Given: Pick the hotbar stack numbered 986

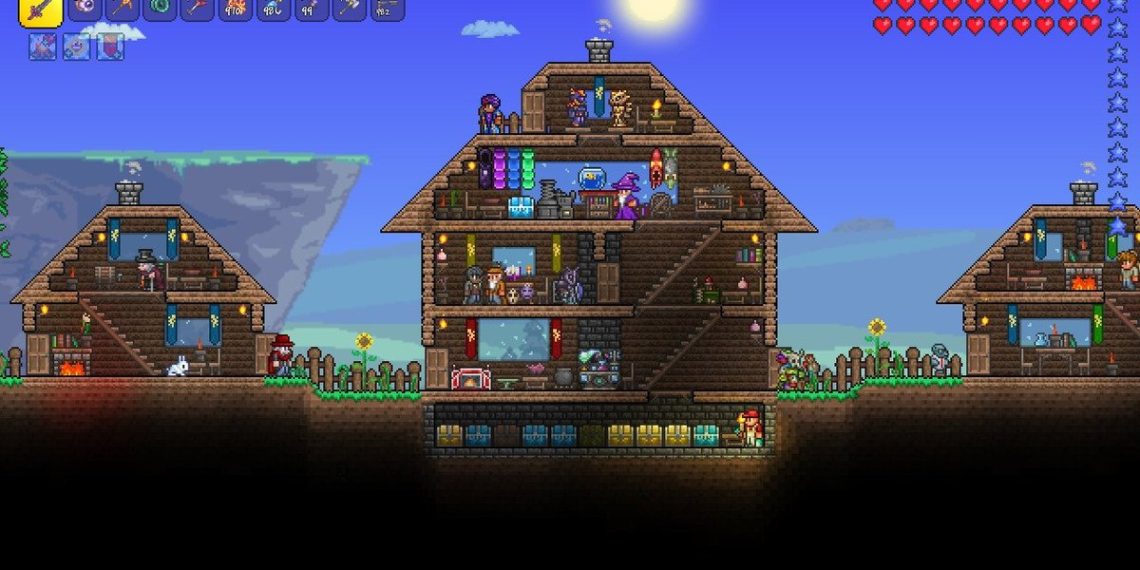Looking at the screenshot, I should click(x=274, y=8).
